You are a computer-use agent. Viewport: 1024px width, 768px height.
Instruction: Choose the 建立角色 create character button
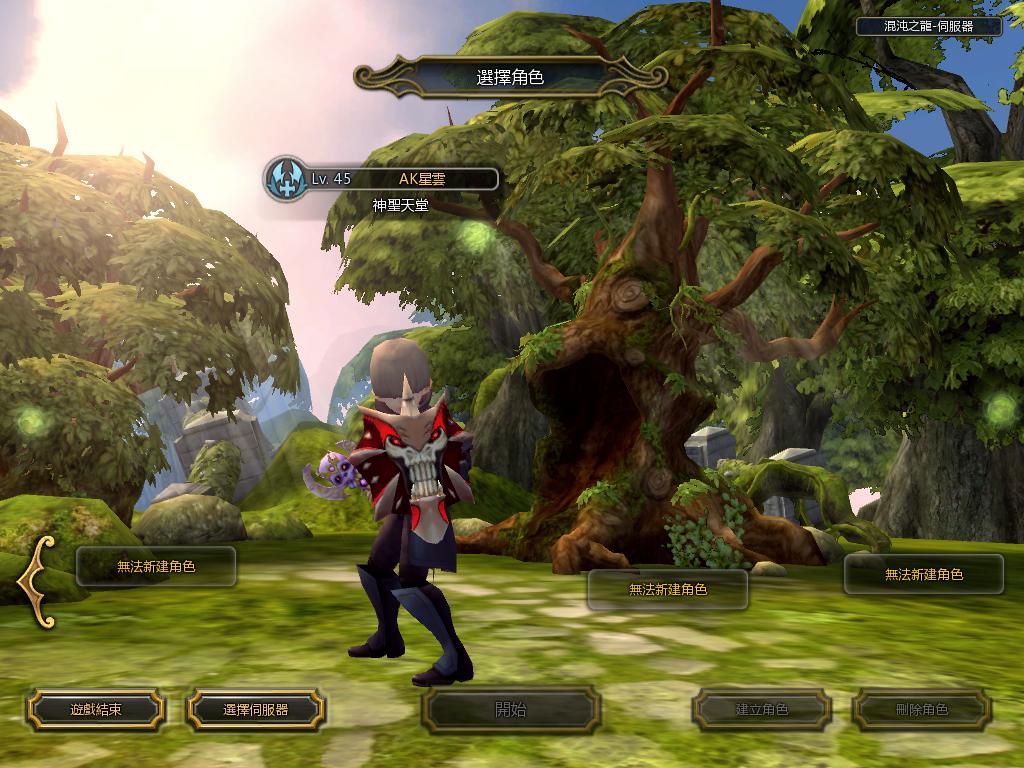click(x=762, y=710)
